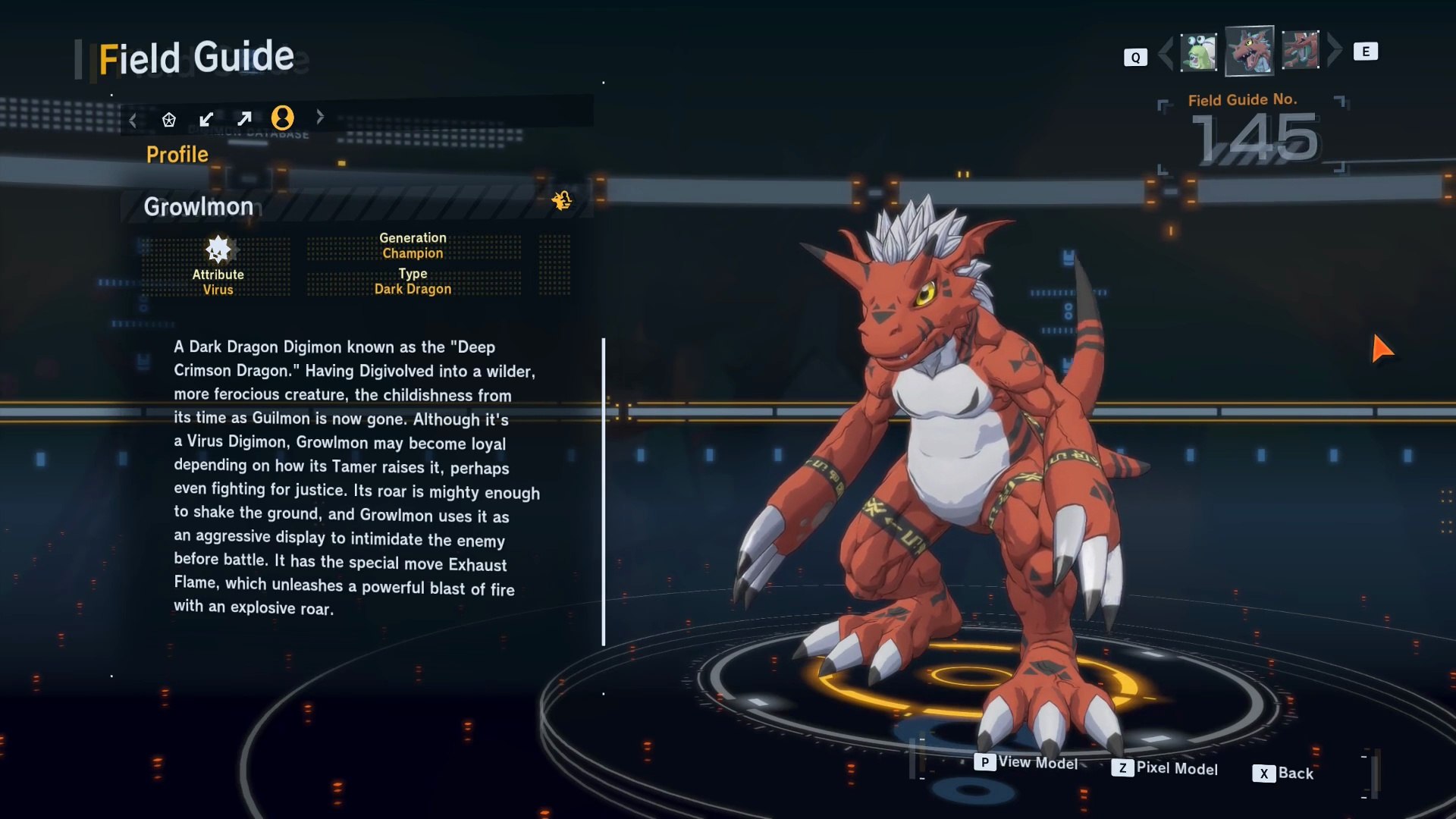Click the right arrow beside the tab icons
The image size is (1456, 819).
point(320,117)
